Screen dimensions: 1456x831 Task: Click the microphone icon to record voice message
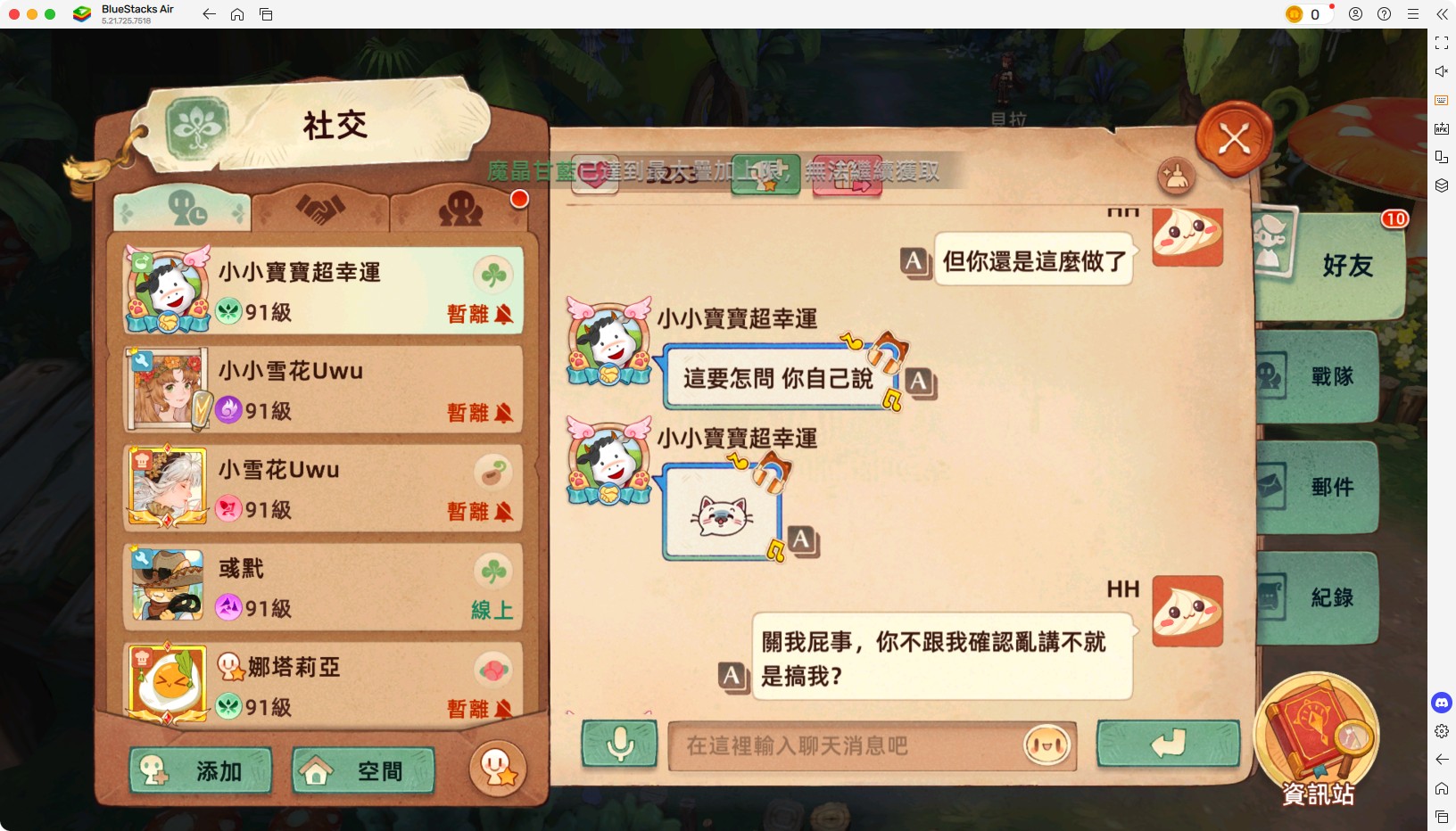tap(620, 745)
